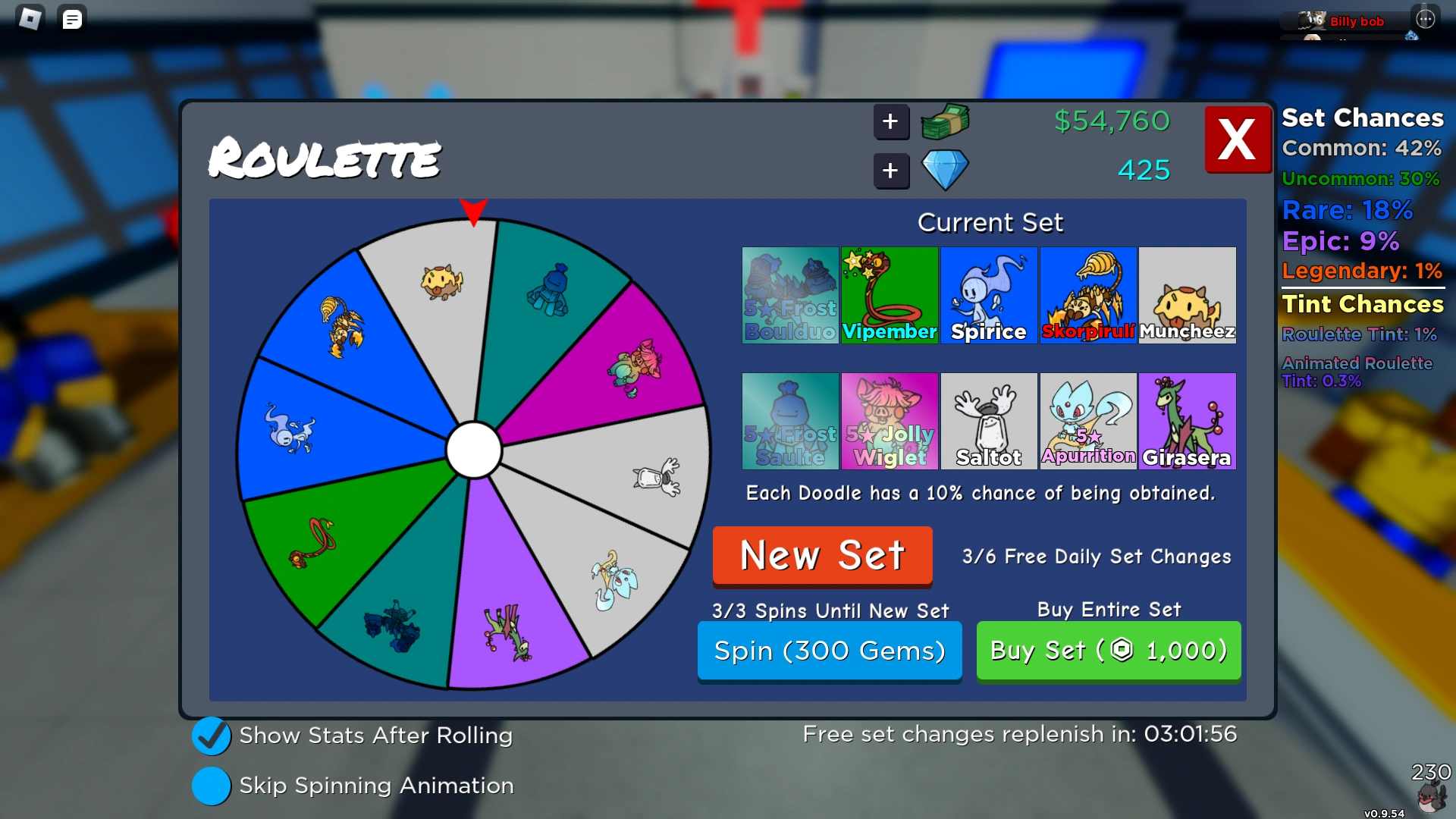The height and width of the screenshot is (819, 1456).
Task: Click Buy Set for 1,000 Robux
Action: [1108, 651]
